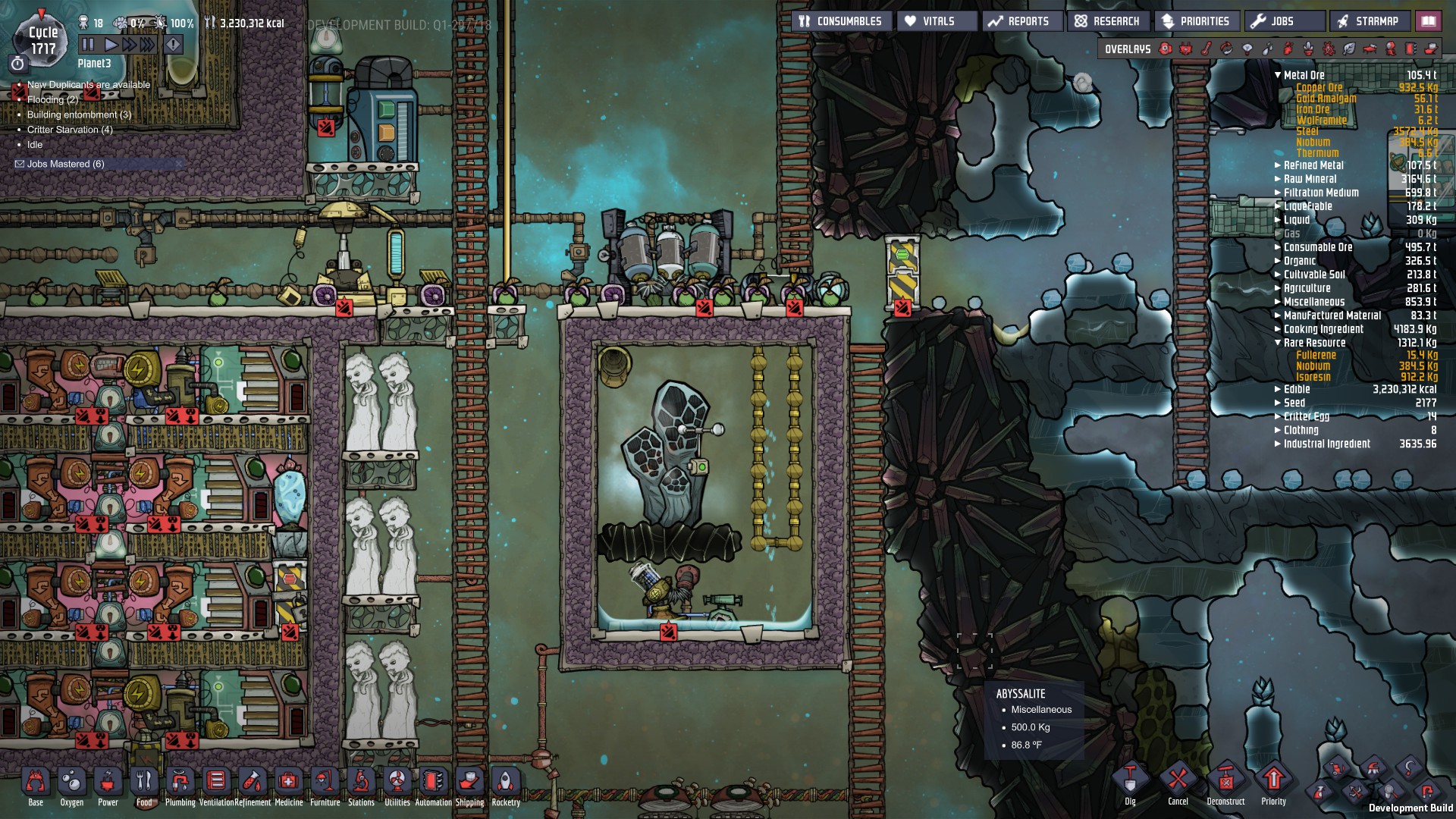Viewport: 1456px width, 819px height.
Task: Open the Vitals panel
Action: [937, 21]
